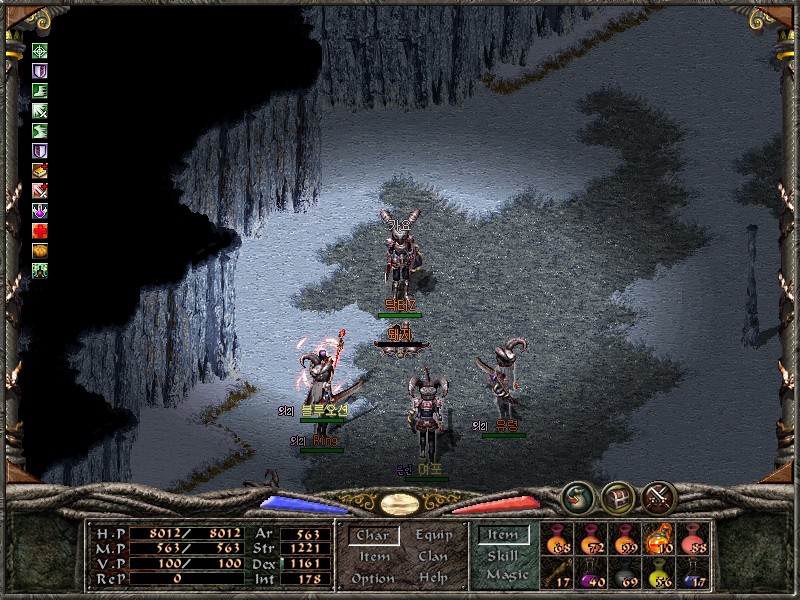
Task: Use the yellow potion with count 56
Action: (659, 572)
